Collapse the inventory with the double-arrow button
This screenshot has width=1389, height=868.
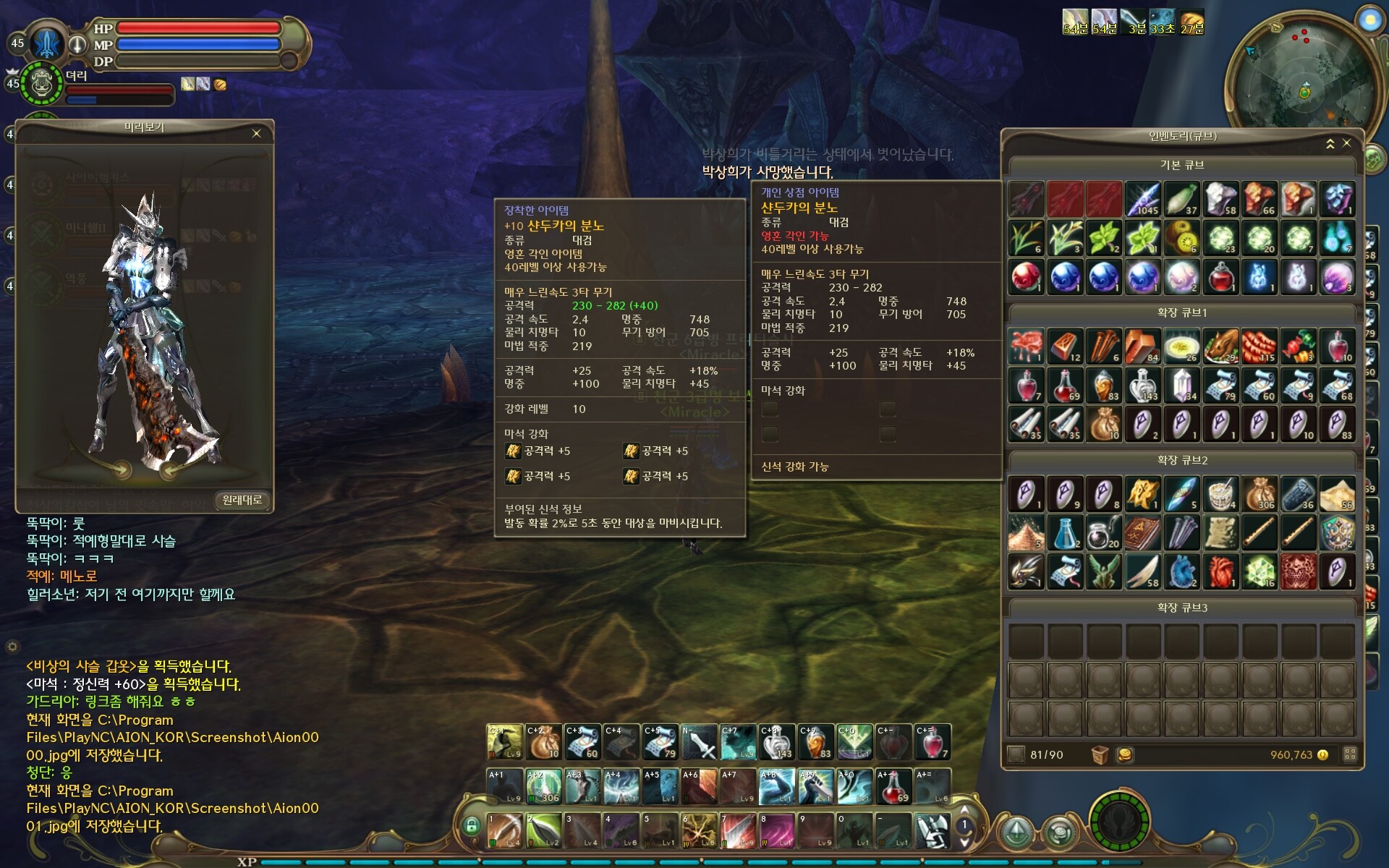click(x=1330, y=144)
